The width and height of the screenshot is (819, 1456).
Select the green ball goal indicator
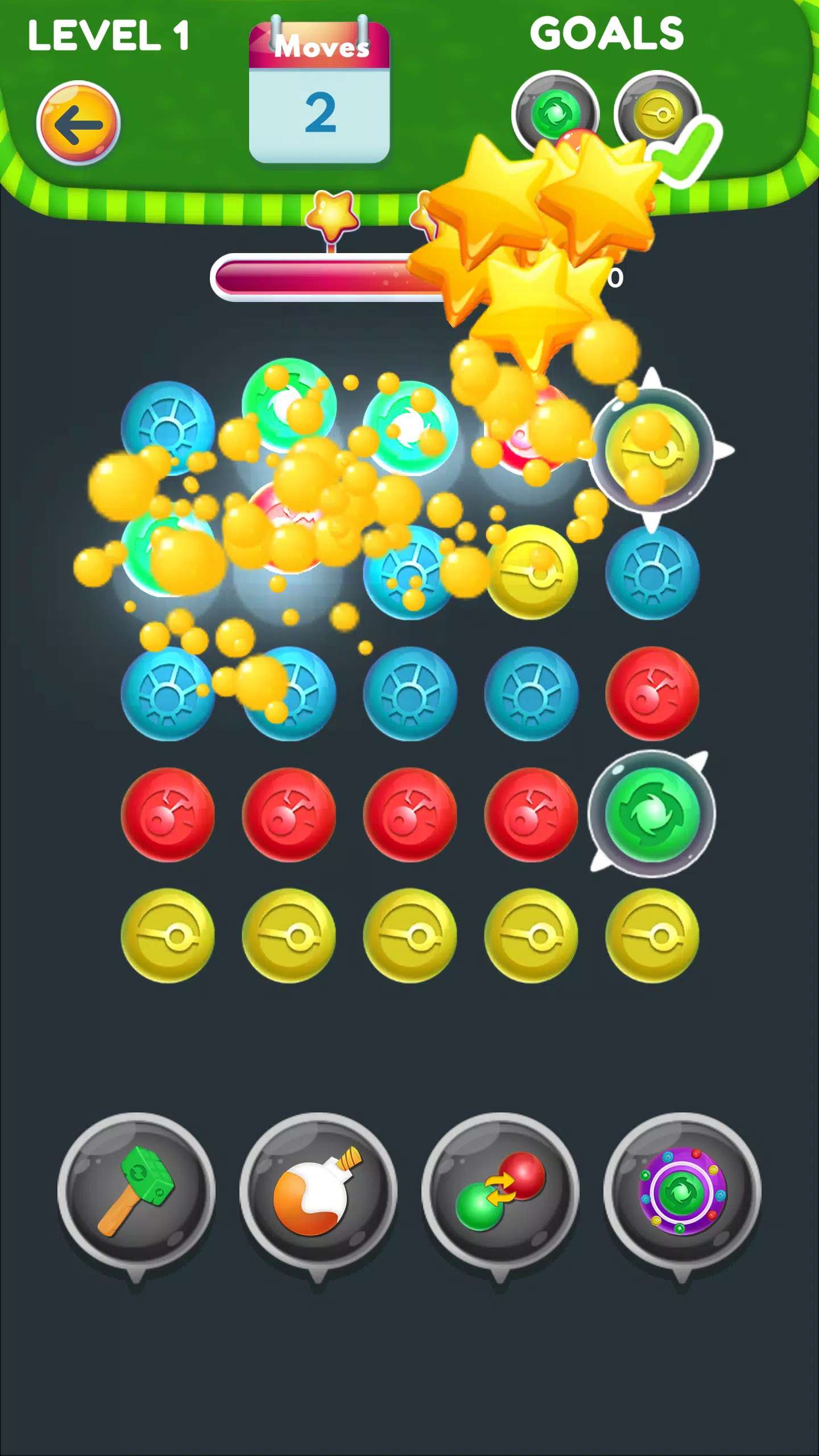pos(555,111)
